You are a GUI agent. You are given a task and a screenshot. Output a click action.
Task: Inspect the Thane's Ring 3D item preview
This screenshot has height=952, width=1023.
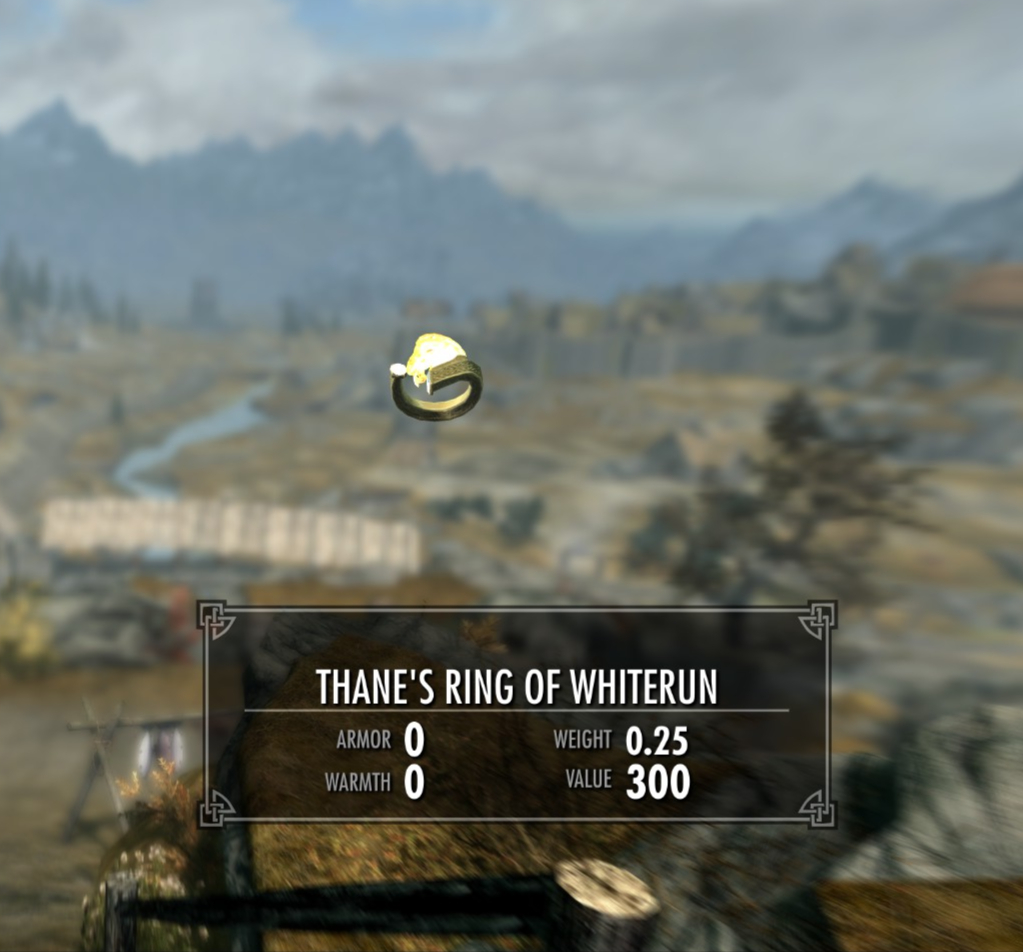click(437, 378)
